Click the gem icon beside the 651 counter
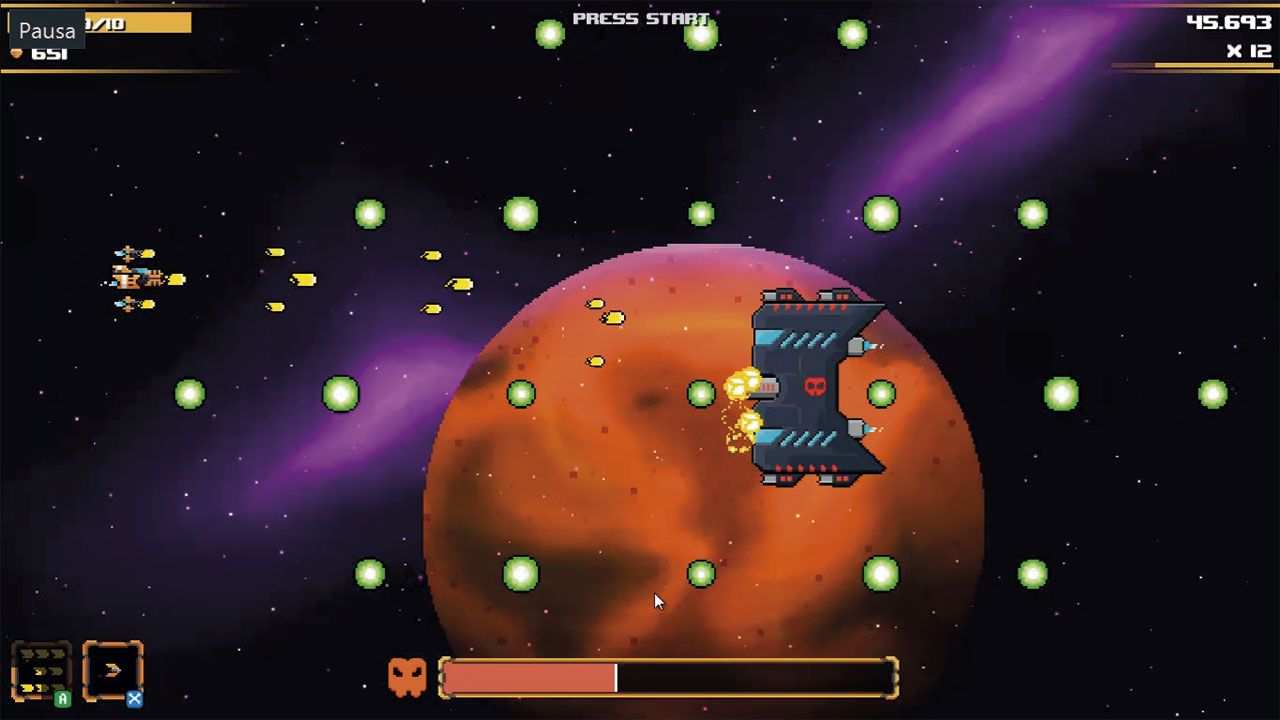This screenshot has width=1280, height=720. [x=18, y=54]
